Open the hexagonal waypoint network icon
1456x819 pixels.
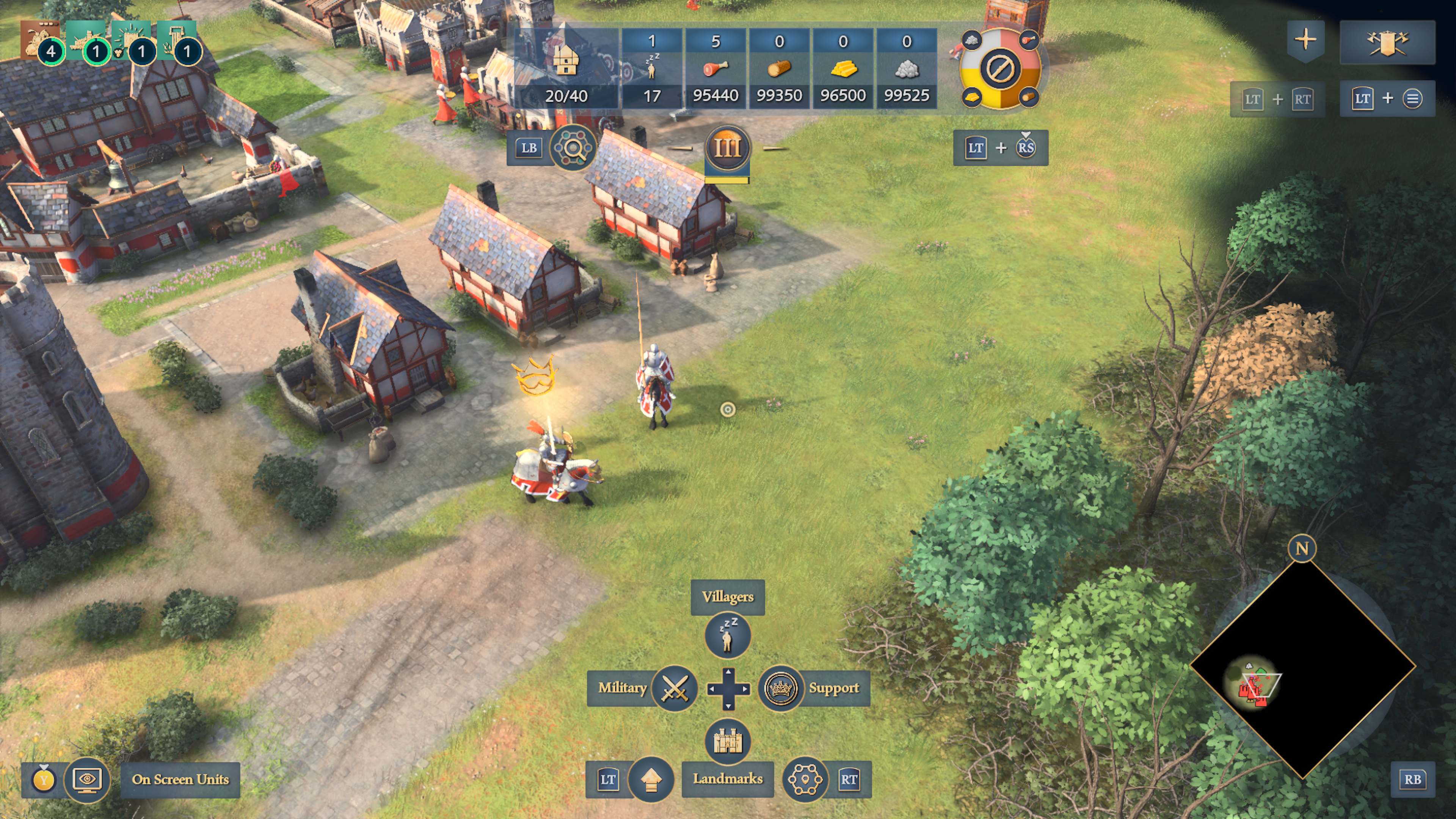click(x=804, y=780)
